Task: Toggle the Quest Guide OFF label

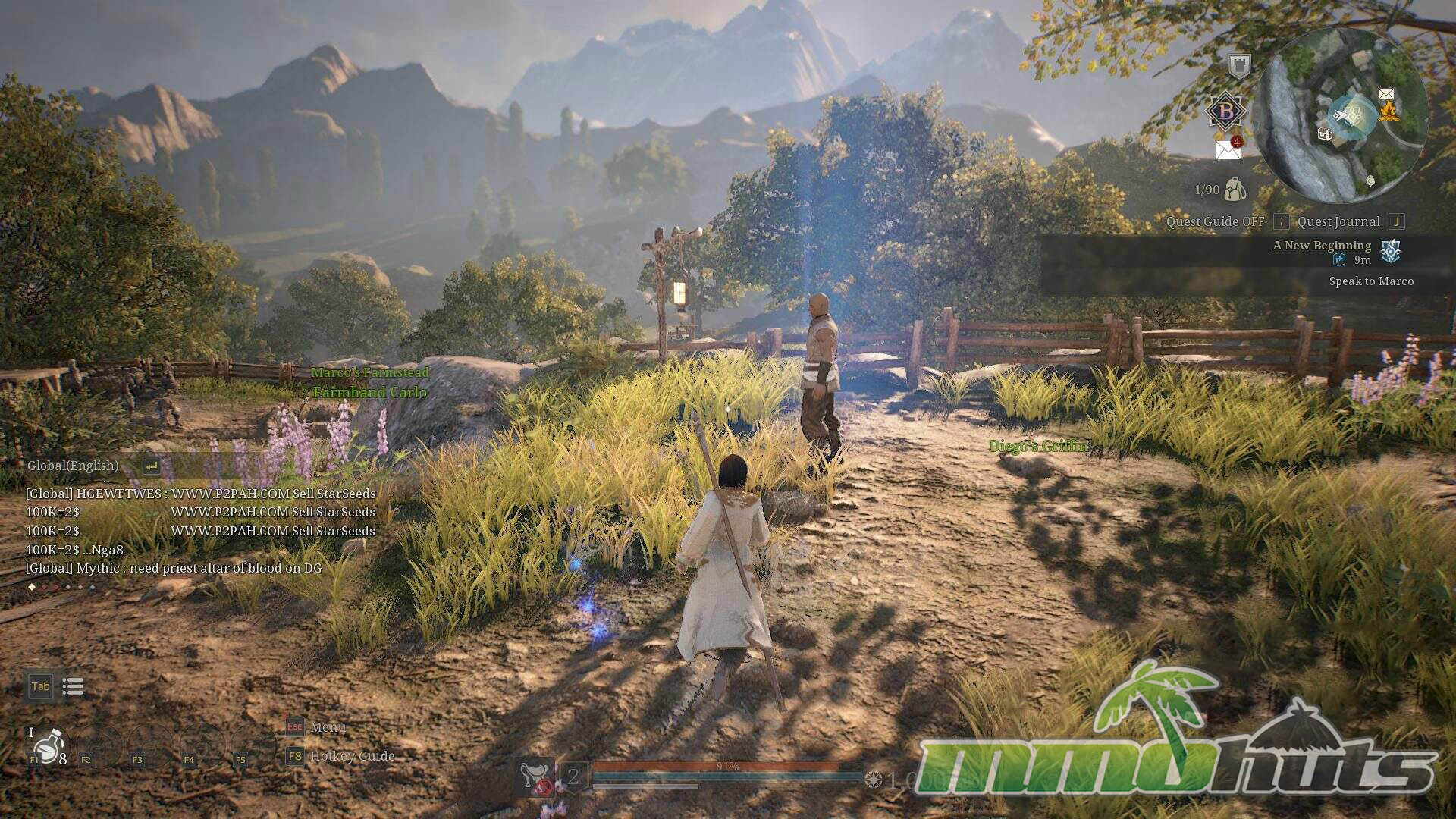Action: coord(1215,221)
